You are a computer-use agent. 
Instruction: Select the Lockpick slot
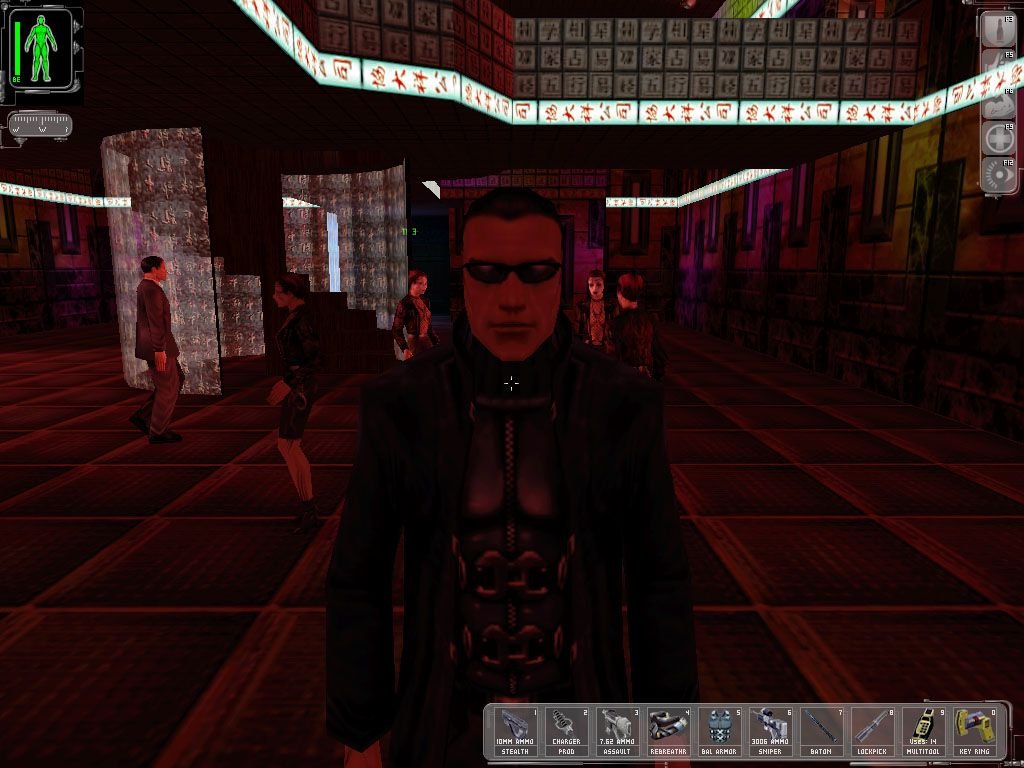pyautogui.click(x=871, y=730)
